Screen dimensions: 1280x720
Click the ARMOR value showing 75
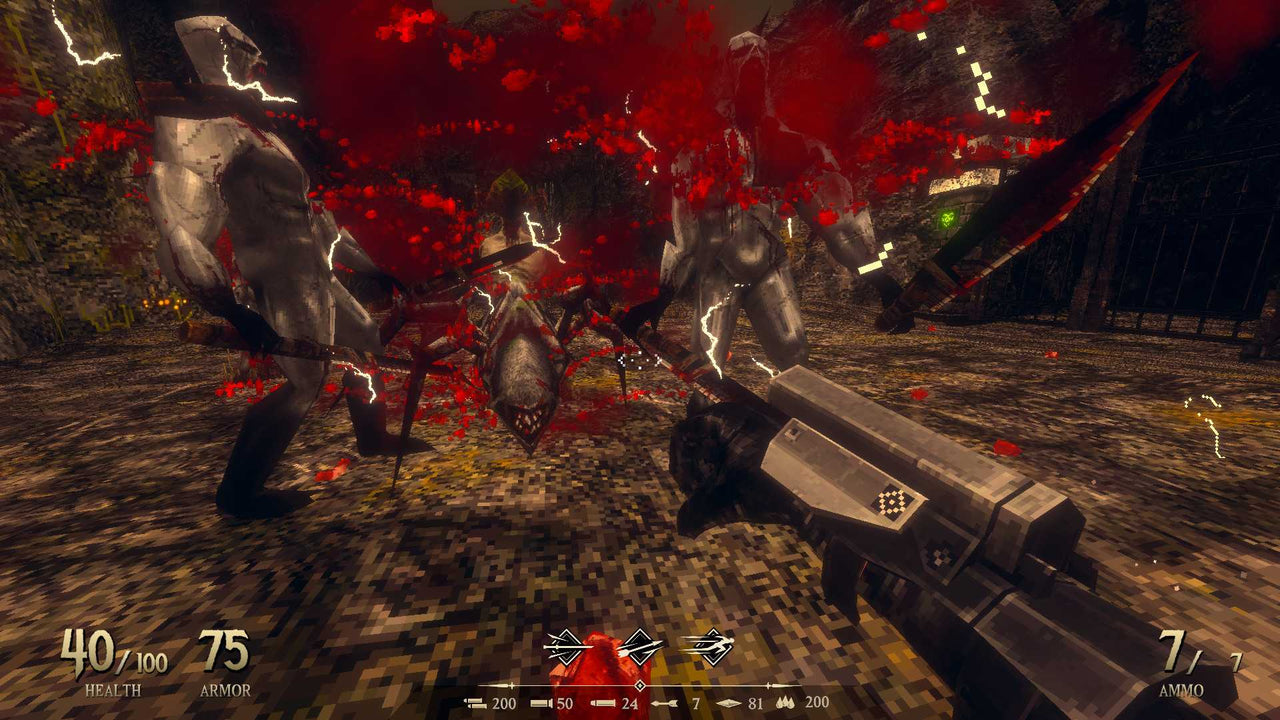pos(227,652)
